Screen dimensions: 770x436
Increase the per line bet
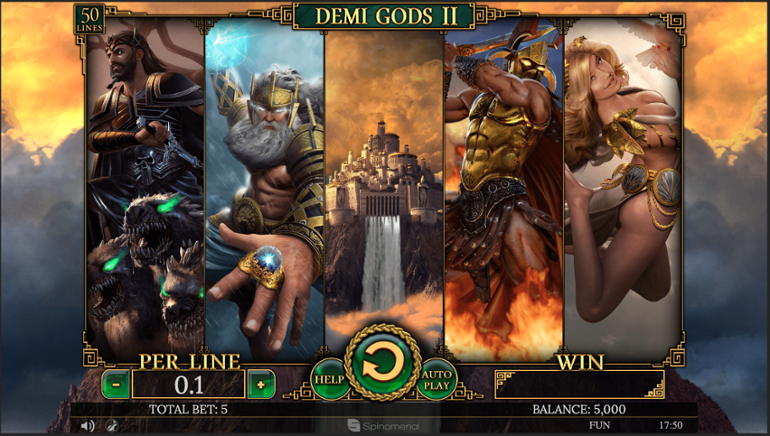click(x=261, y=383)
